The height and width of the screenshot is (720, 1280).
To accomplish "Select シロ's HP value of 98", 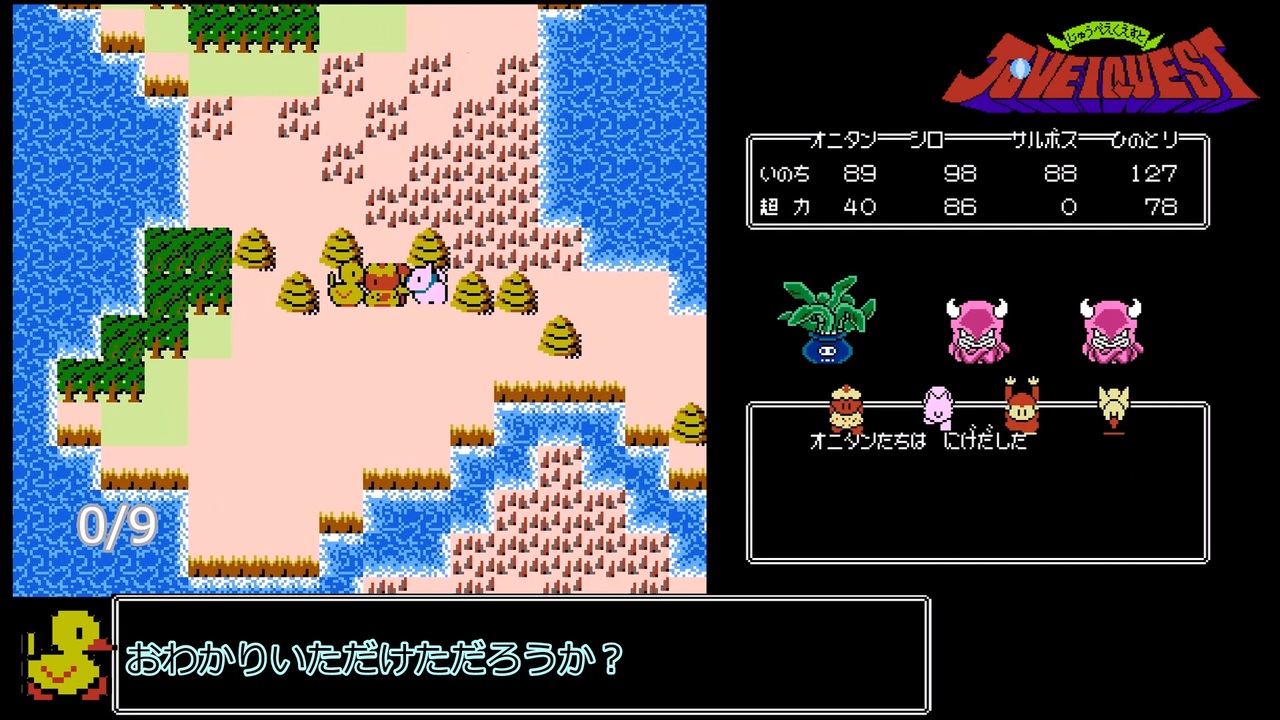I will point(960,174).
